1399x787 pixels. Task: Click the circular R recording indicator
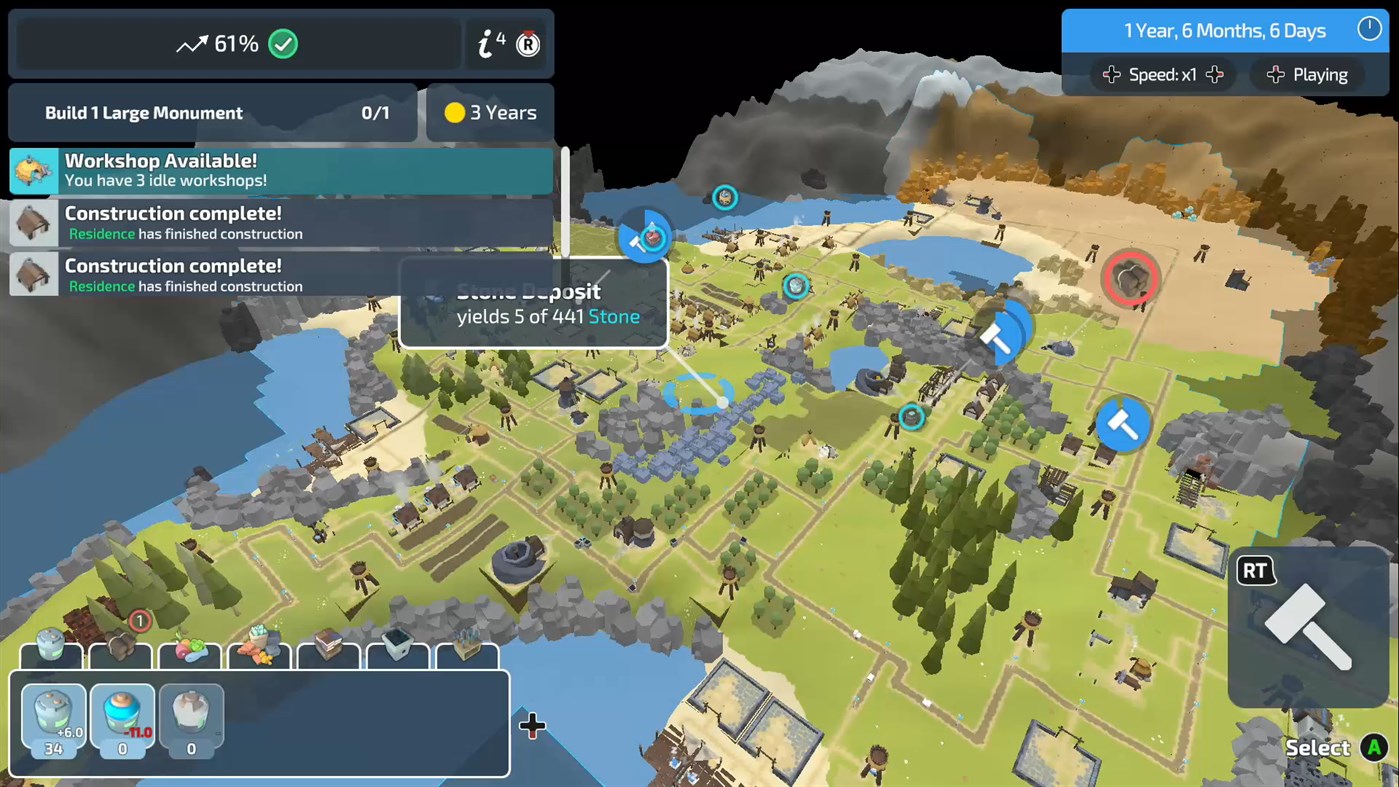pyautogui.click(x=527, y=44)
